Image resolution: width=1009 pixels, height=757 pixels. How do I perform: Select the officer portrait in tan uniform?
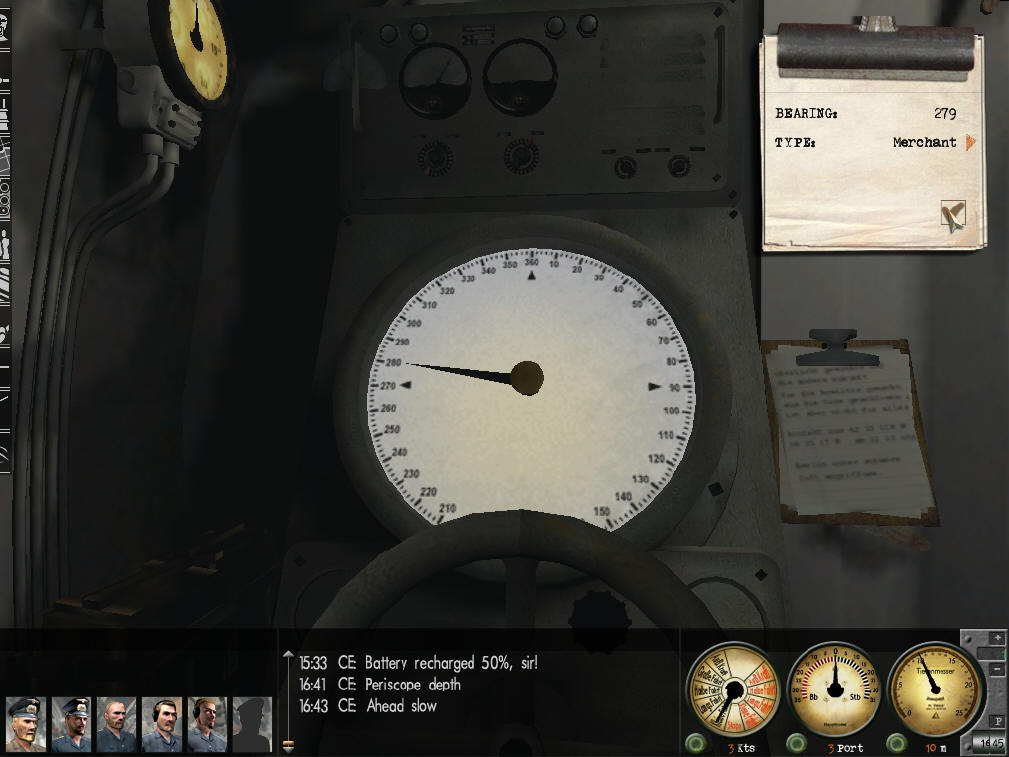26,724
